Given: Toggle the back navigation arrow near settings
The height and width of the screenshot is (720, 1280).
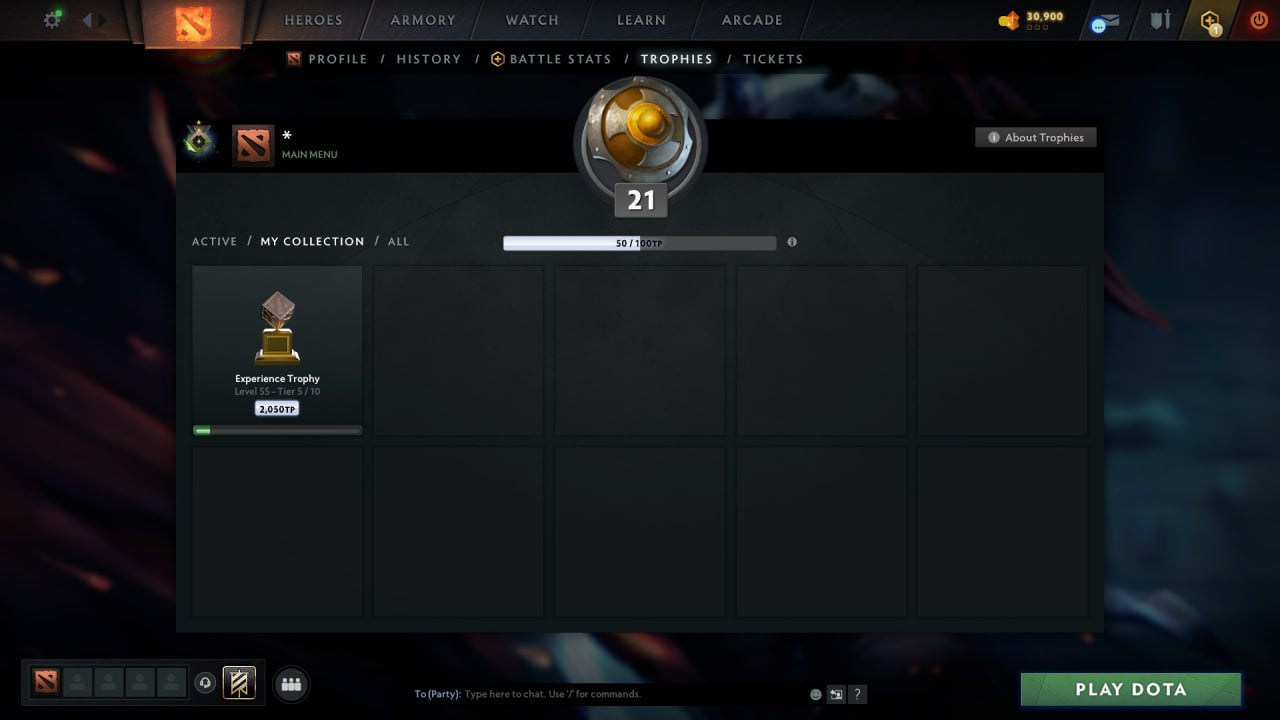Looking at the screenshot, I should (88, 19).
